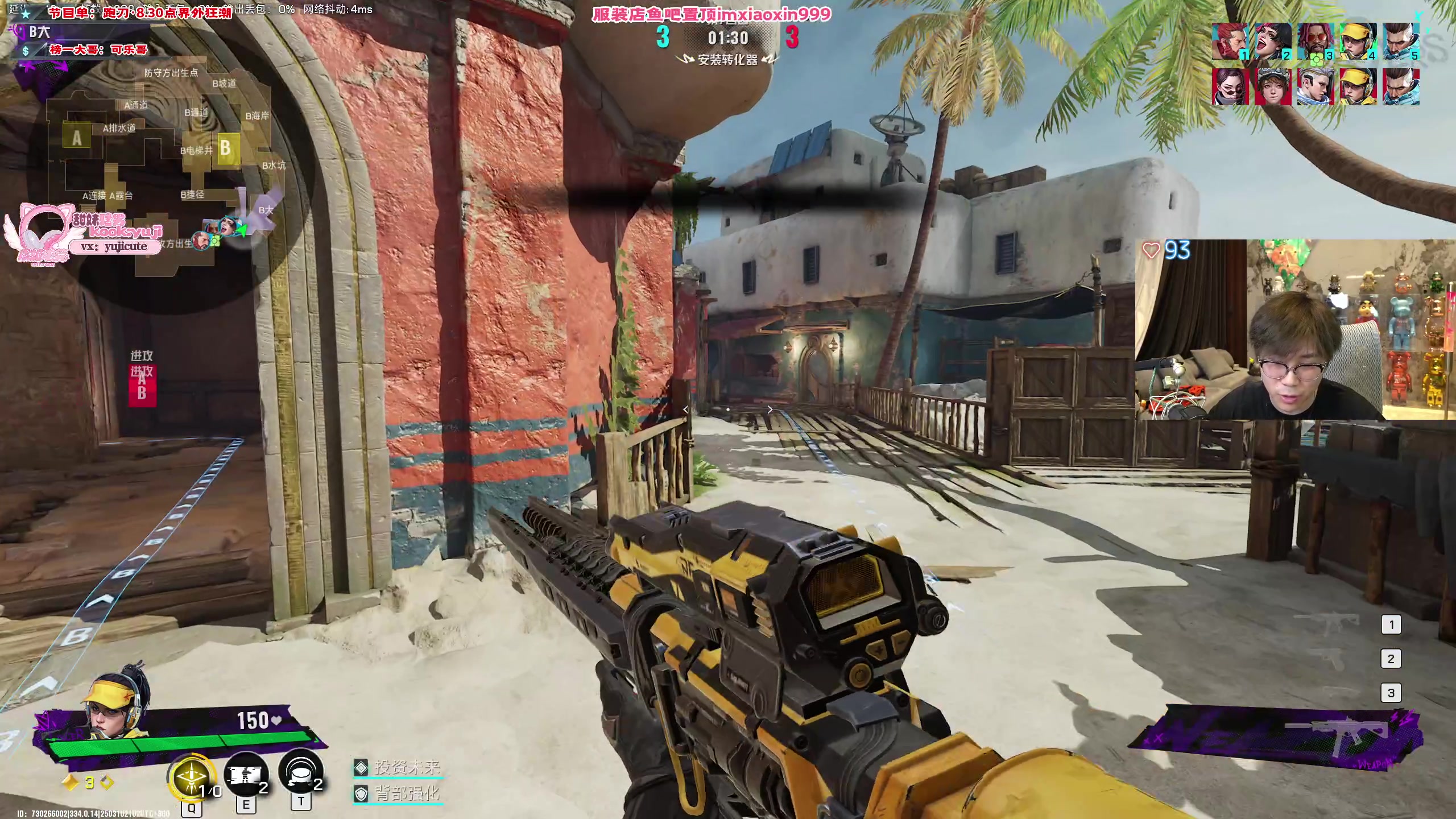
Task: Select the A site marker on the minimap
Action: point(77,138)
